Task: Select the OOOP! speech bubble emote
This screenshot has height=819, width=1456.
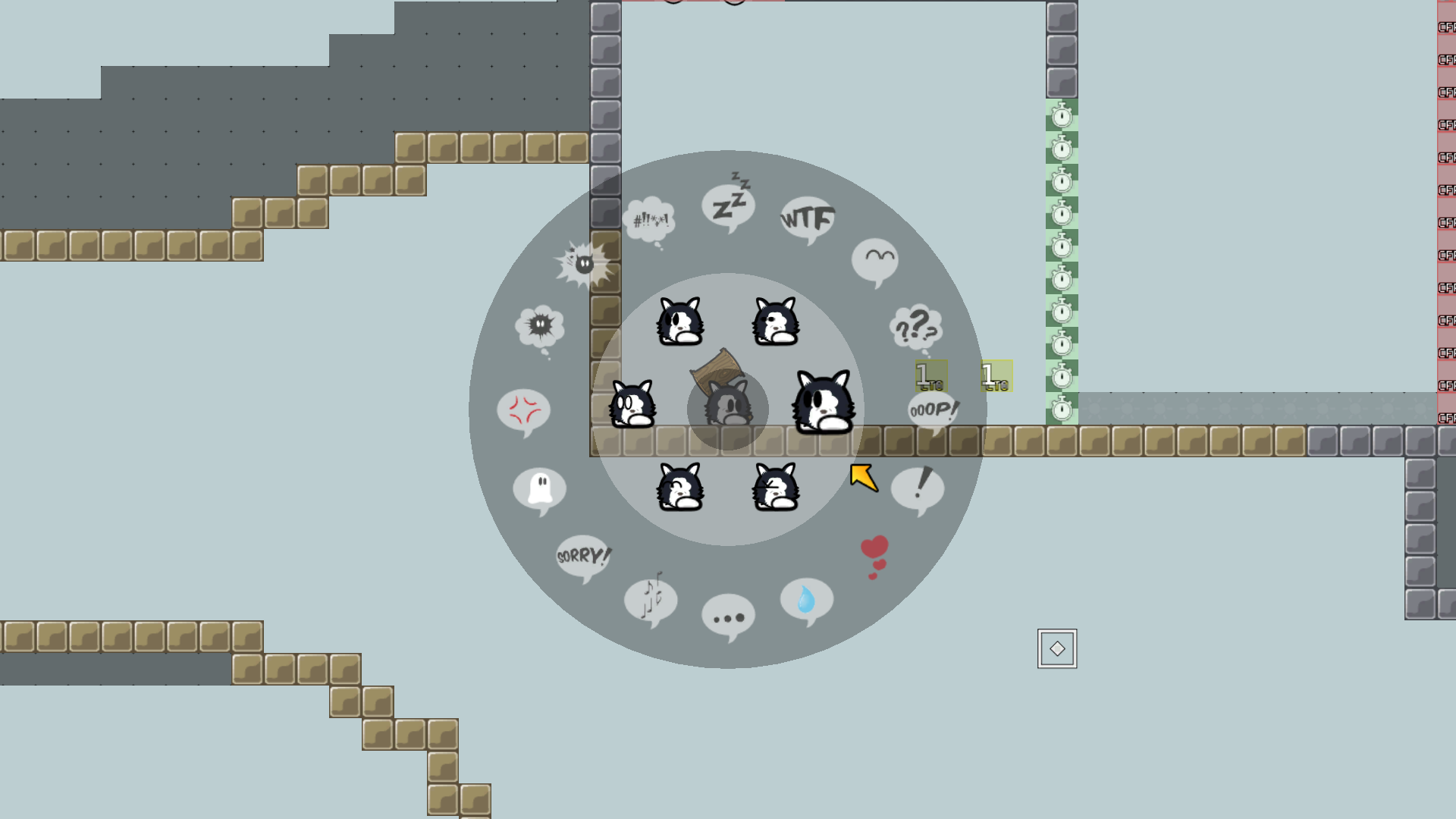Action: 932,410
